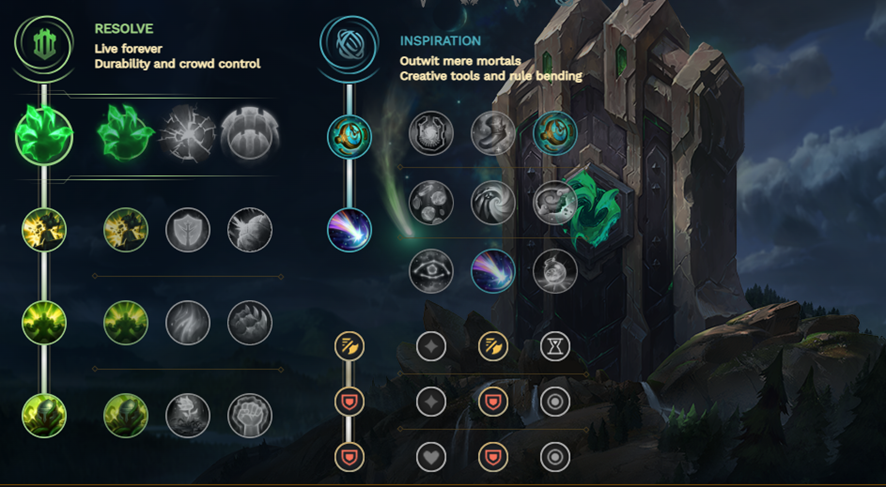Pick the Revitalize flower rune

coord(187,416)
